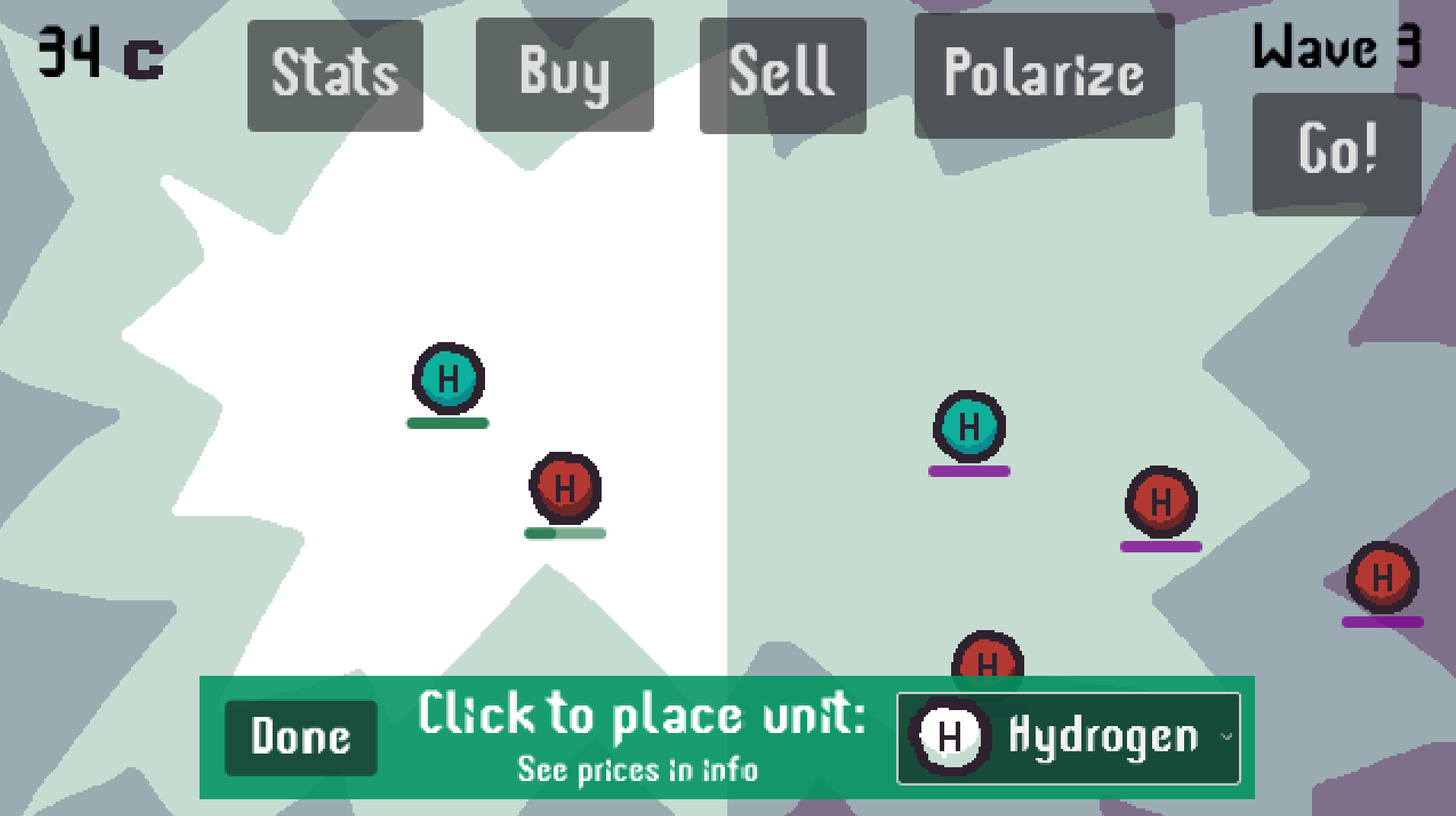Open the Stats menu

335,75
